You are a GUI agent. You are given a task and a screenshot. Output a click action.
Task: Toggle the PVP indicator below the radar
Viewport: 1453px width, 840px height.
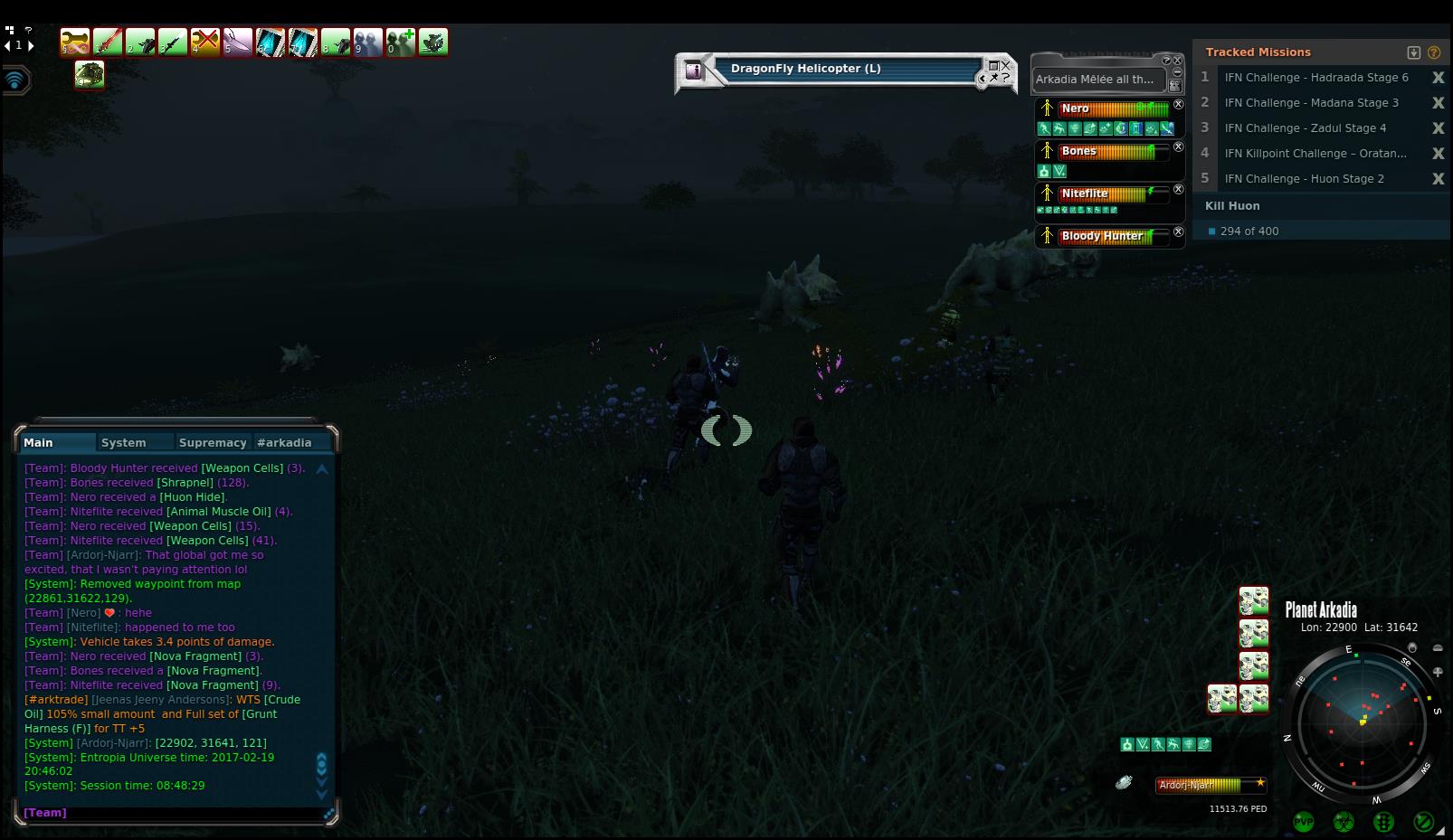[x=1304, y=822]
